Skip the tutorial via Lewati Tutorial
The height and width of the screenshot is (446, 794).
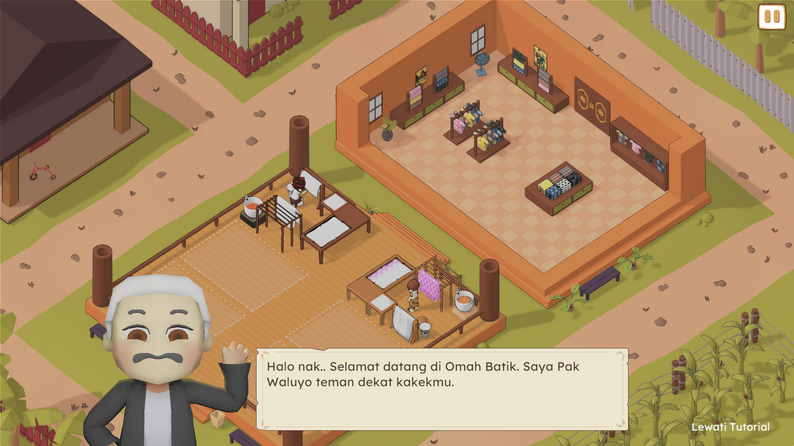[x=730, y=427]
